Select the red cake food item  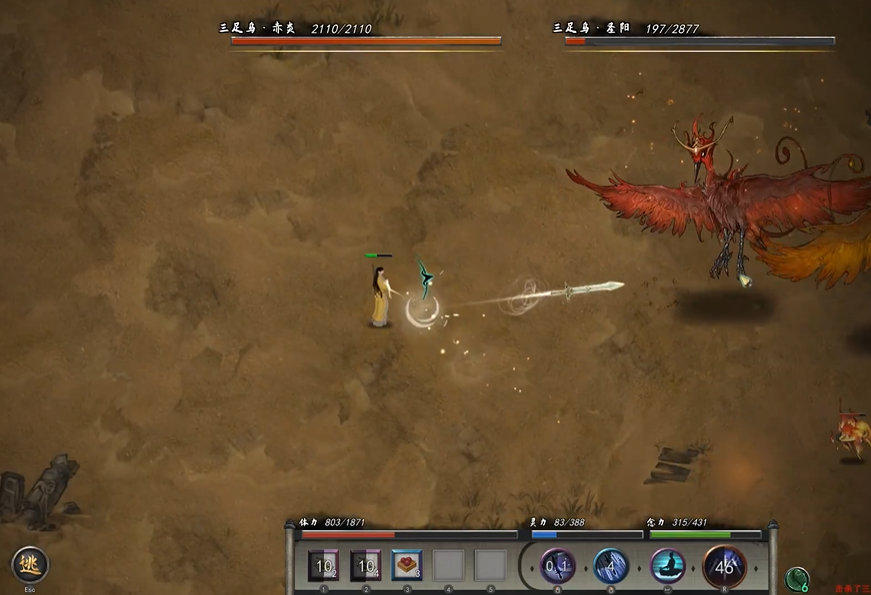407,566
